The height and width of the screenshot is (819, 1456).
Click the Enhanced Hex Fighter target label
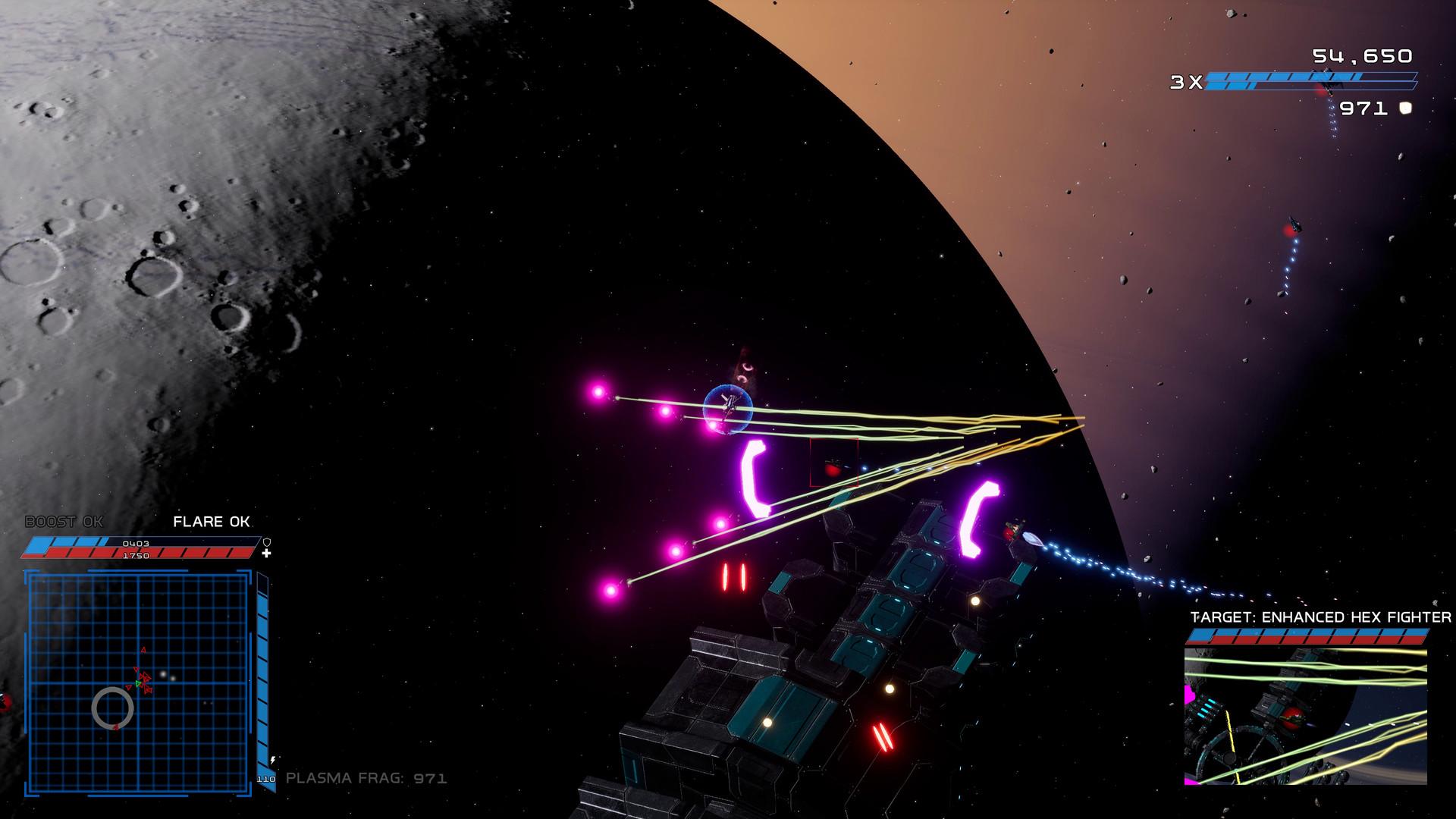[1320, 617]
